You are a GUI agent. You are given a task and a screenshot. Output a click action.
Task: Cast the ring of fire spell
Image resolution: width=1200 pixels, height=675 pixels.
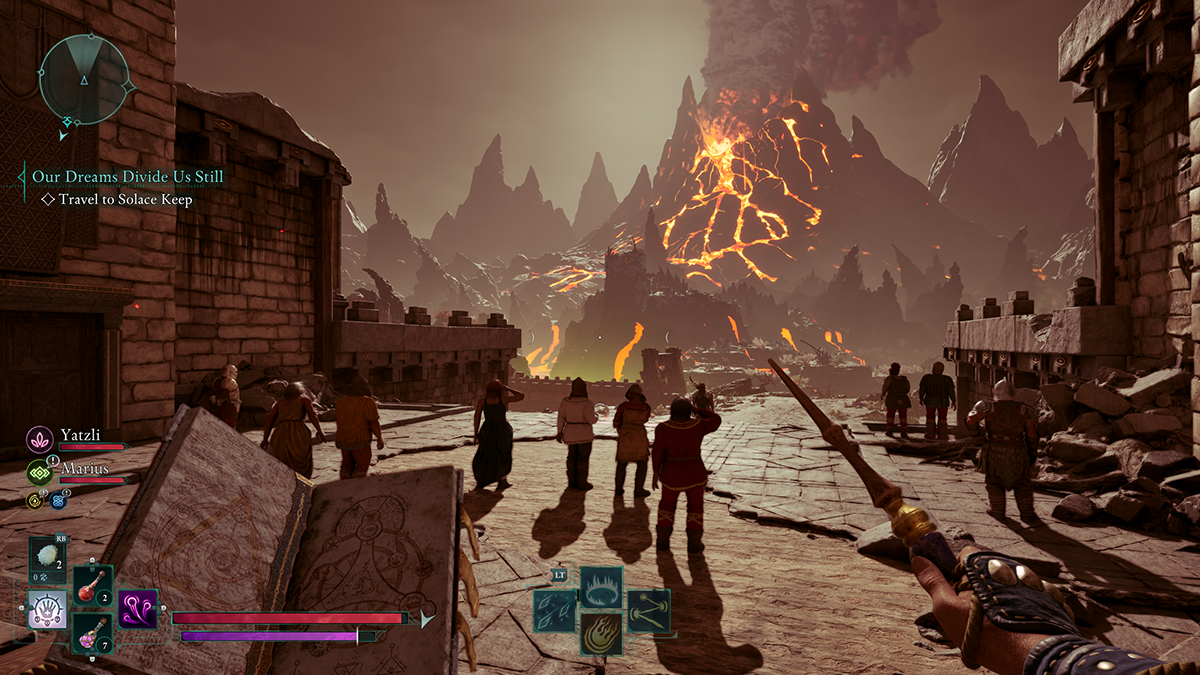coord(601,586)
